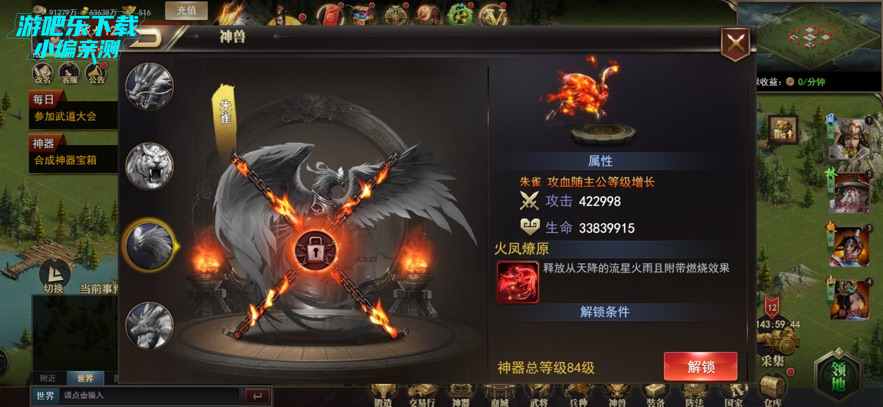
Task: Close the 神兽 divine beast panel
Action: 735,43
